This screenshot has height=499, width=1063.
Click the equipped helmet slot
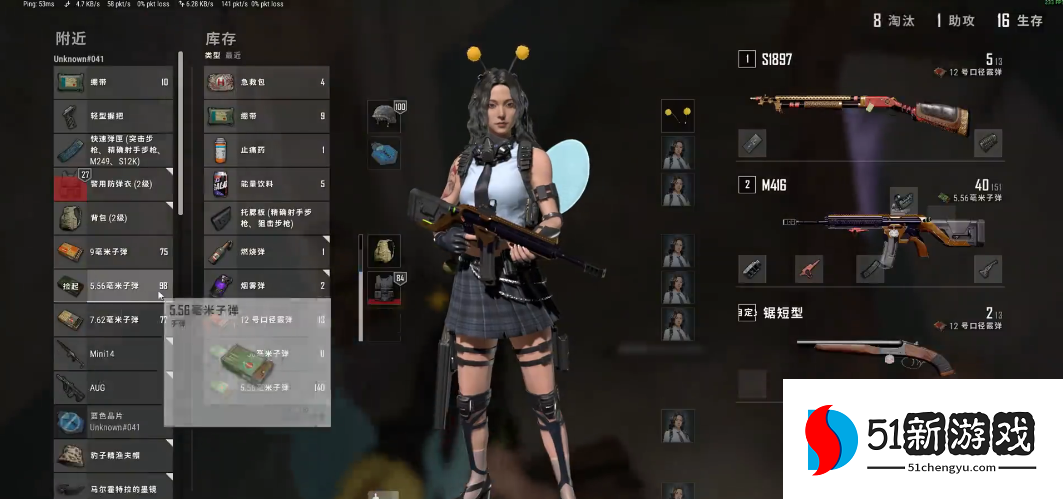pyautogui.click(x=384, y=117)
